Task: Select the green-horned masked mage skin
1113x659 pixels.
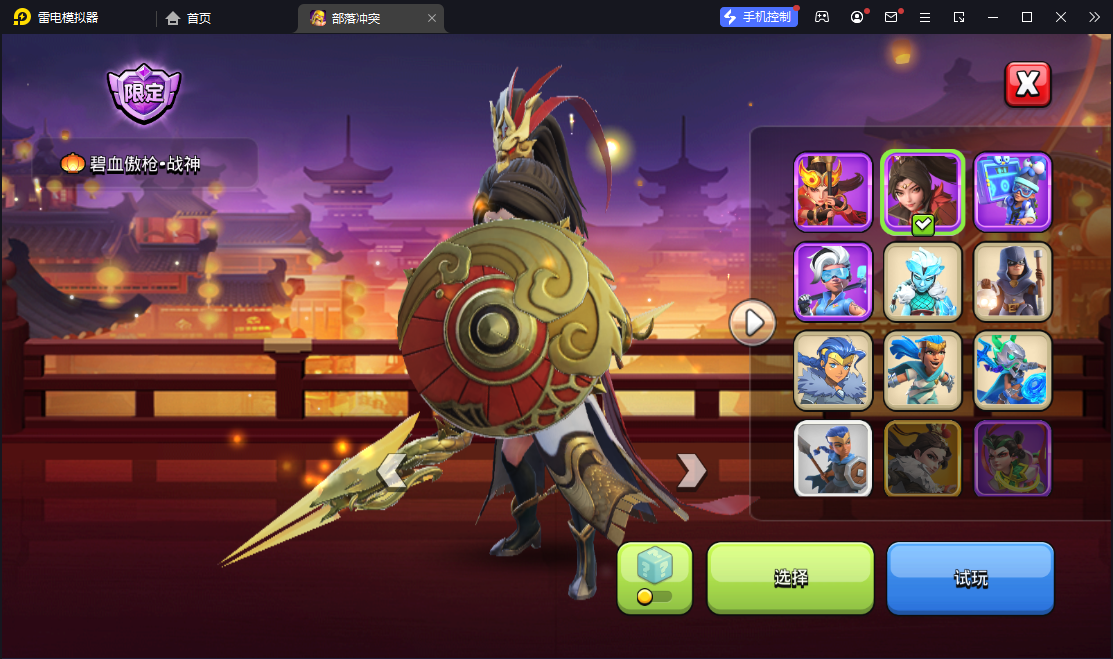Action: tap(1012, 370)
